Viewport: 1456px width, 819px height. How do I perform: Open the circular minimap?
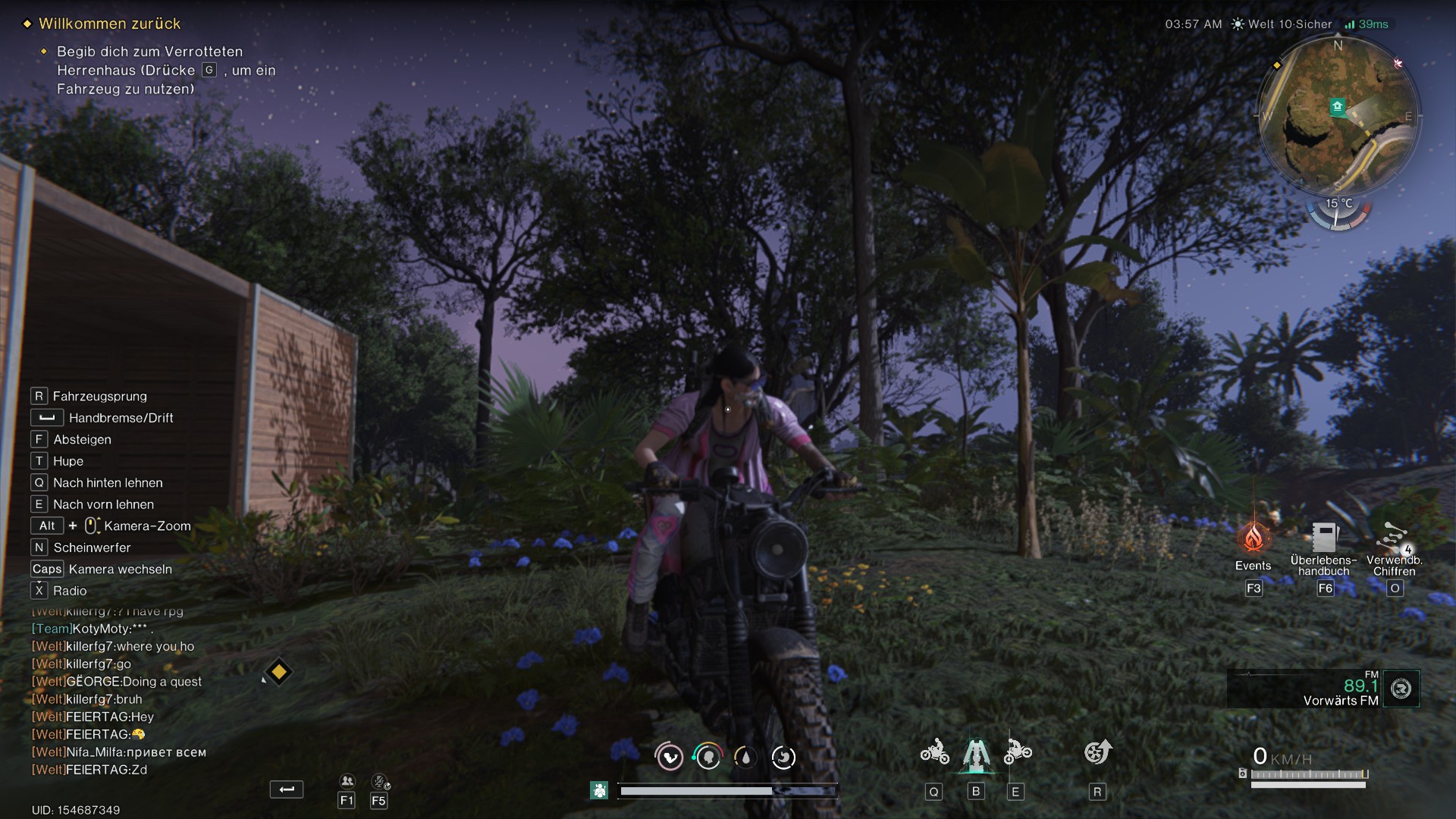(x=1338, y=115)
